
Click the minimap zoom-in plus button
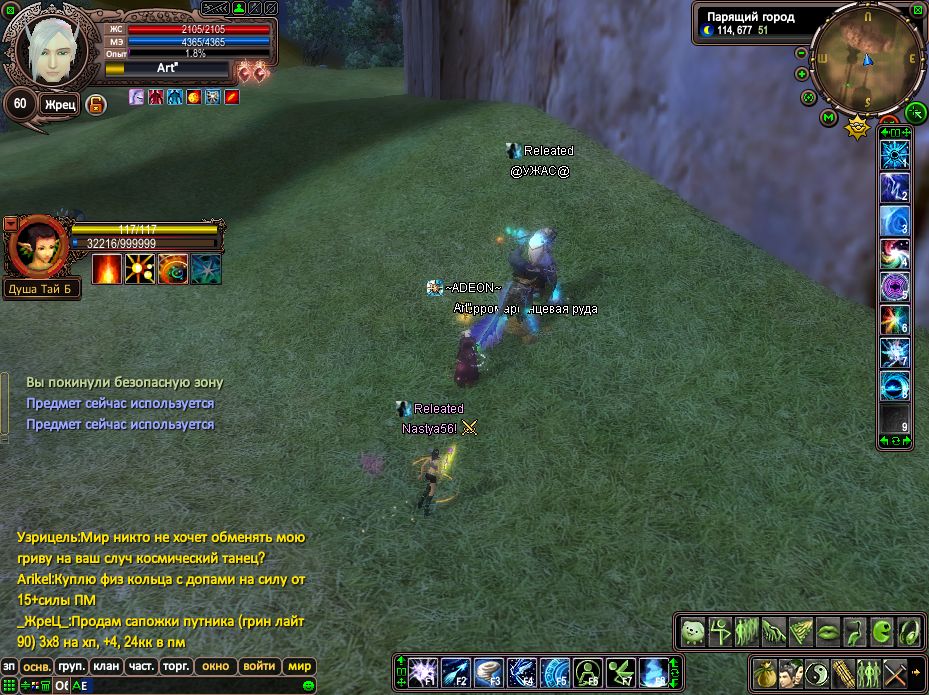pos(801,74)
